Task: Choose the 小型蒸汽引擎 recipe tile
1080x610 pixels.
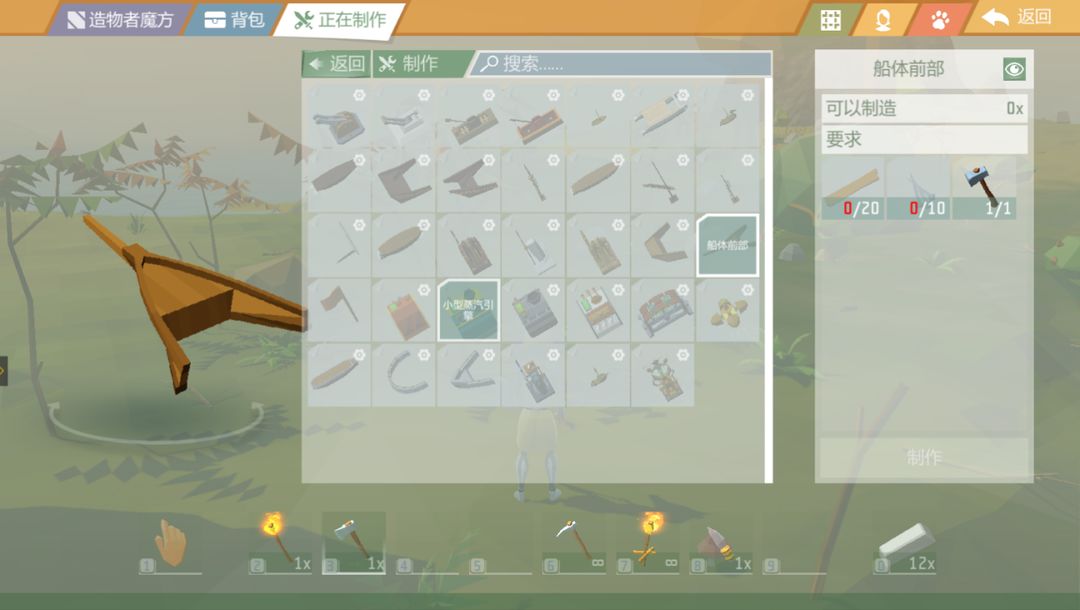Action: coord(468,309)
